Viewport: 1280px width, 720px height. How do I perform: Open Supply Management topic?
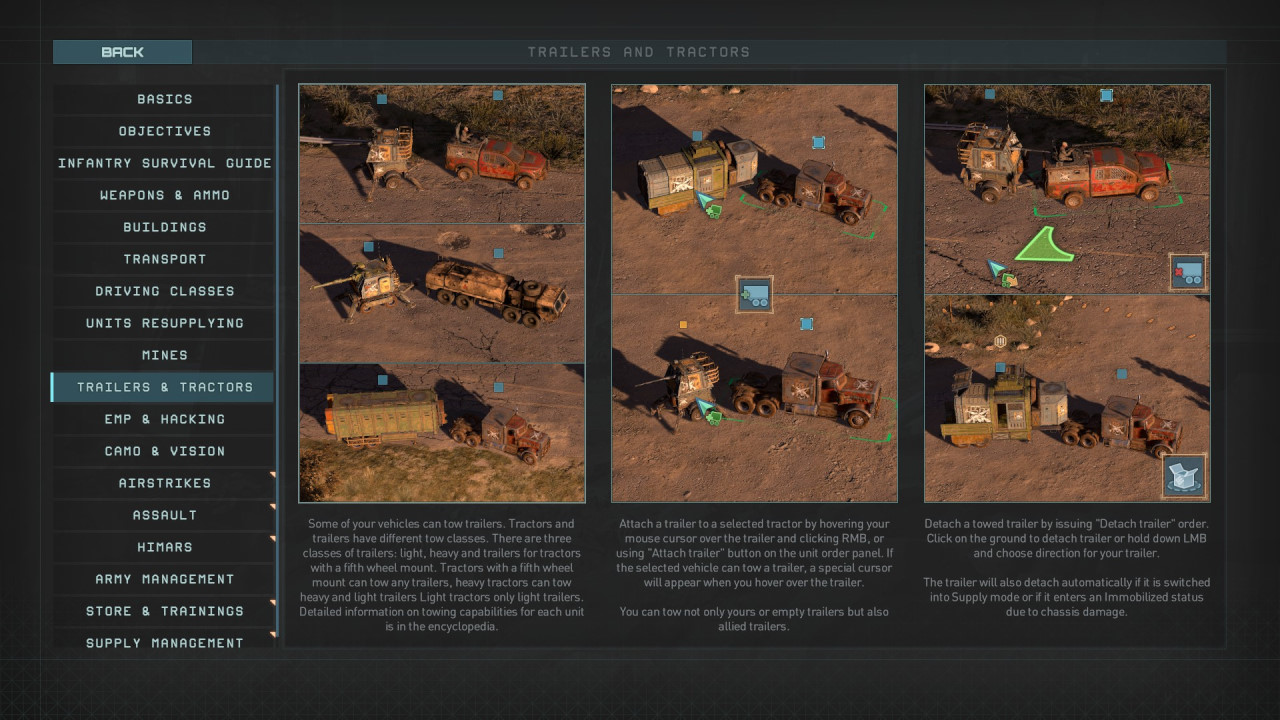click(x=164, y=642)
